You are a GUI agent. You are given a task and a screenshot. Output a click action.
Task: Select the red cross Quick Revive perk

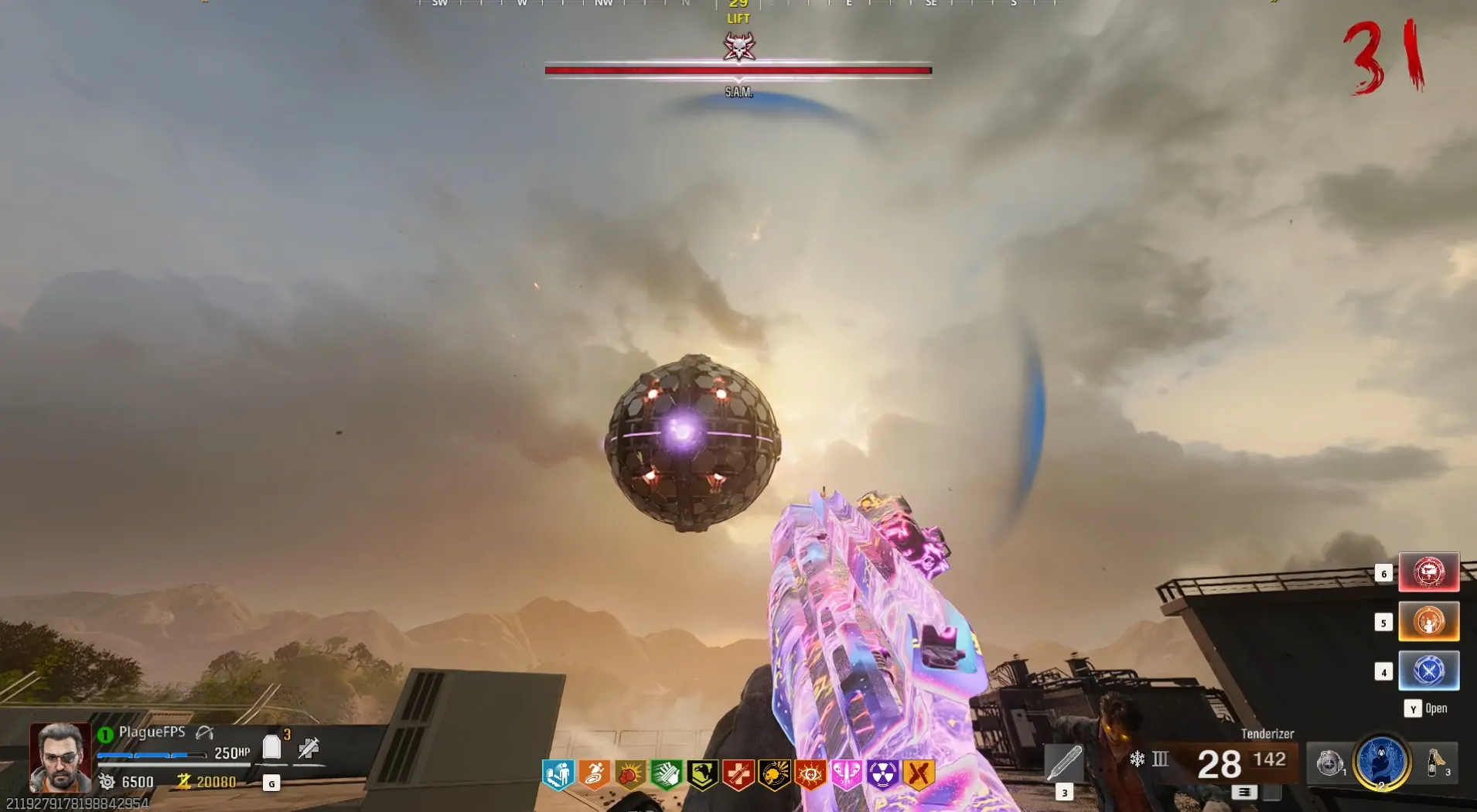pyautogui.click(x=738, y=774)
